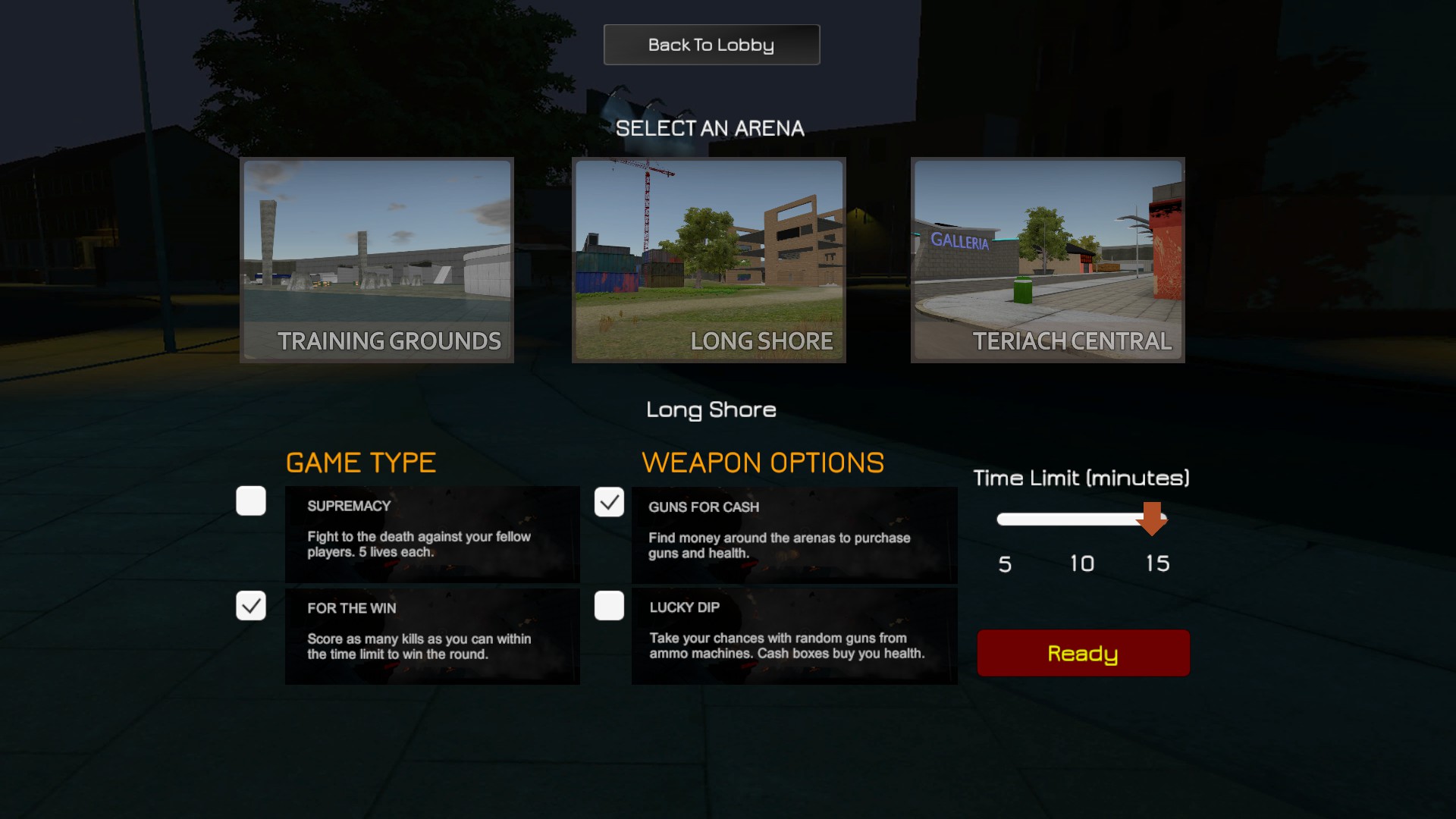
Task: Click the WEAPON OPTIONS section heading
Action: 762,463
